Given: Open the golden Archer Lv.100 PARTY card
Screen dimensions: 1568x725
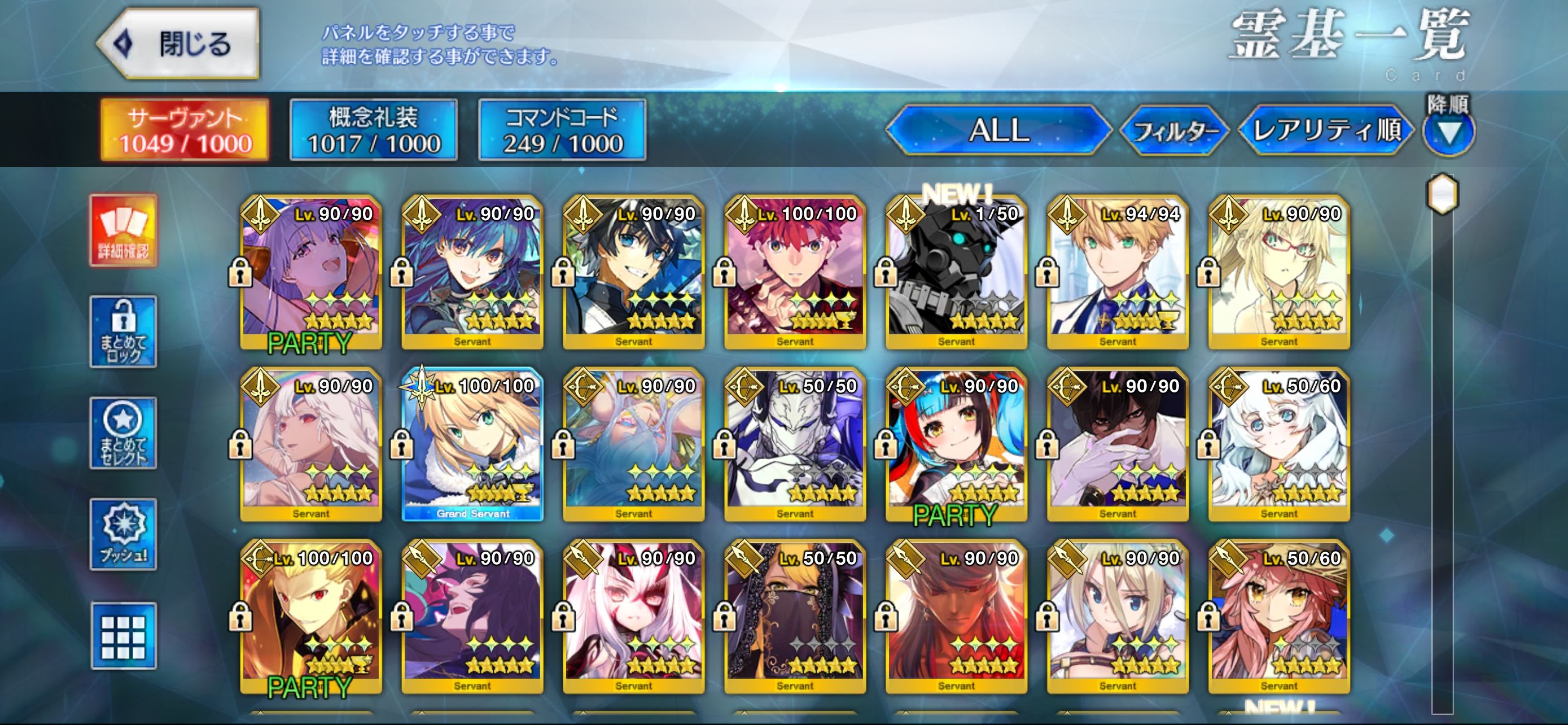Looking at the screenshot, I should pos(311,617).
